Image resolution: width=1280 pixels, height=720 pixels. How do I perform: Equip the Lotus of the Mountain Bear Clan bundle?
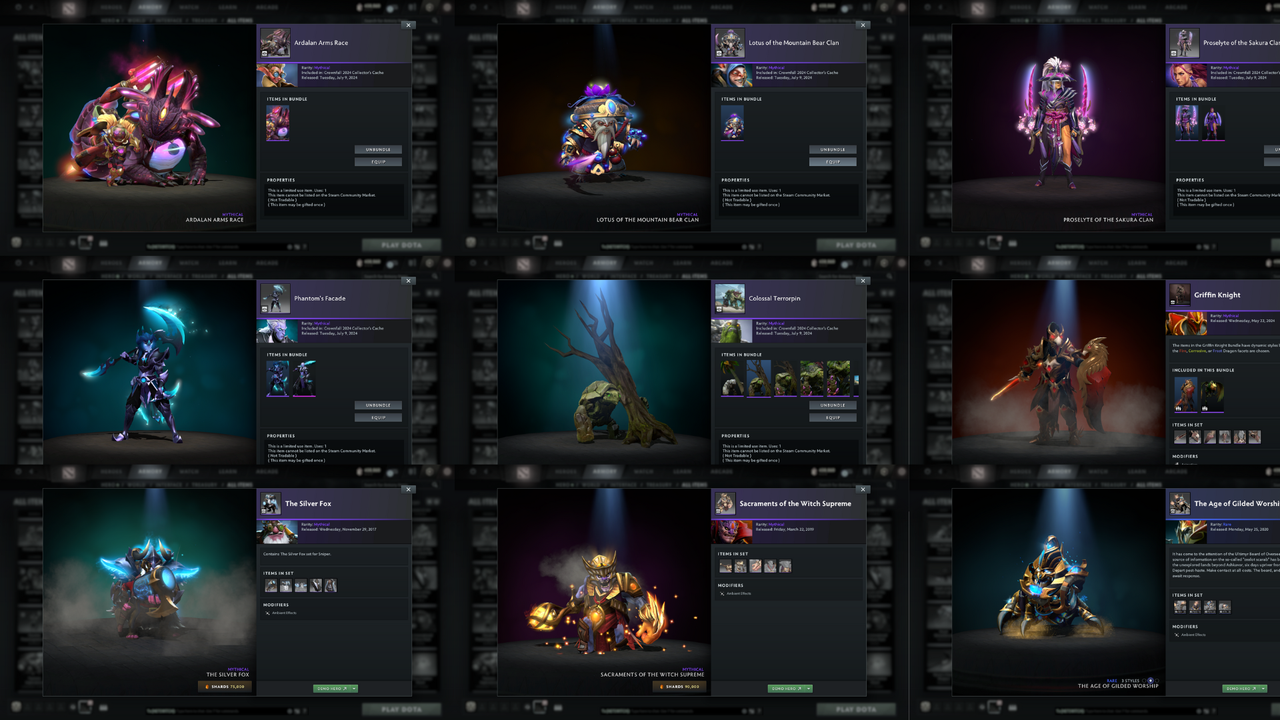[833, 161]
